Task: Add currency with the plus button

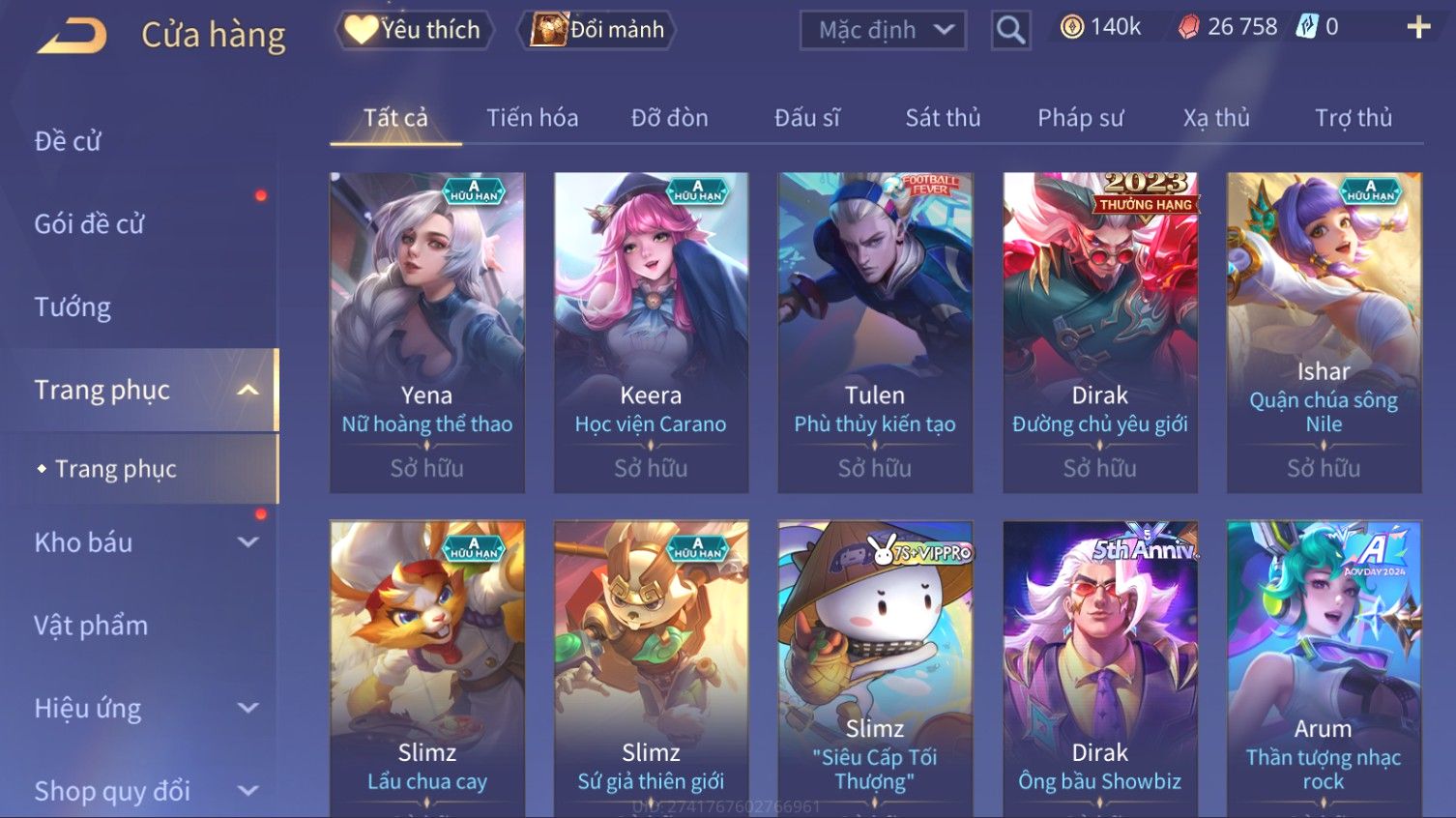Action: tap(1417, 27)
